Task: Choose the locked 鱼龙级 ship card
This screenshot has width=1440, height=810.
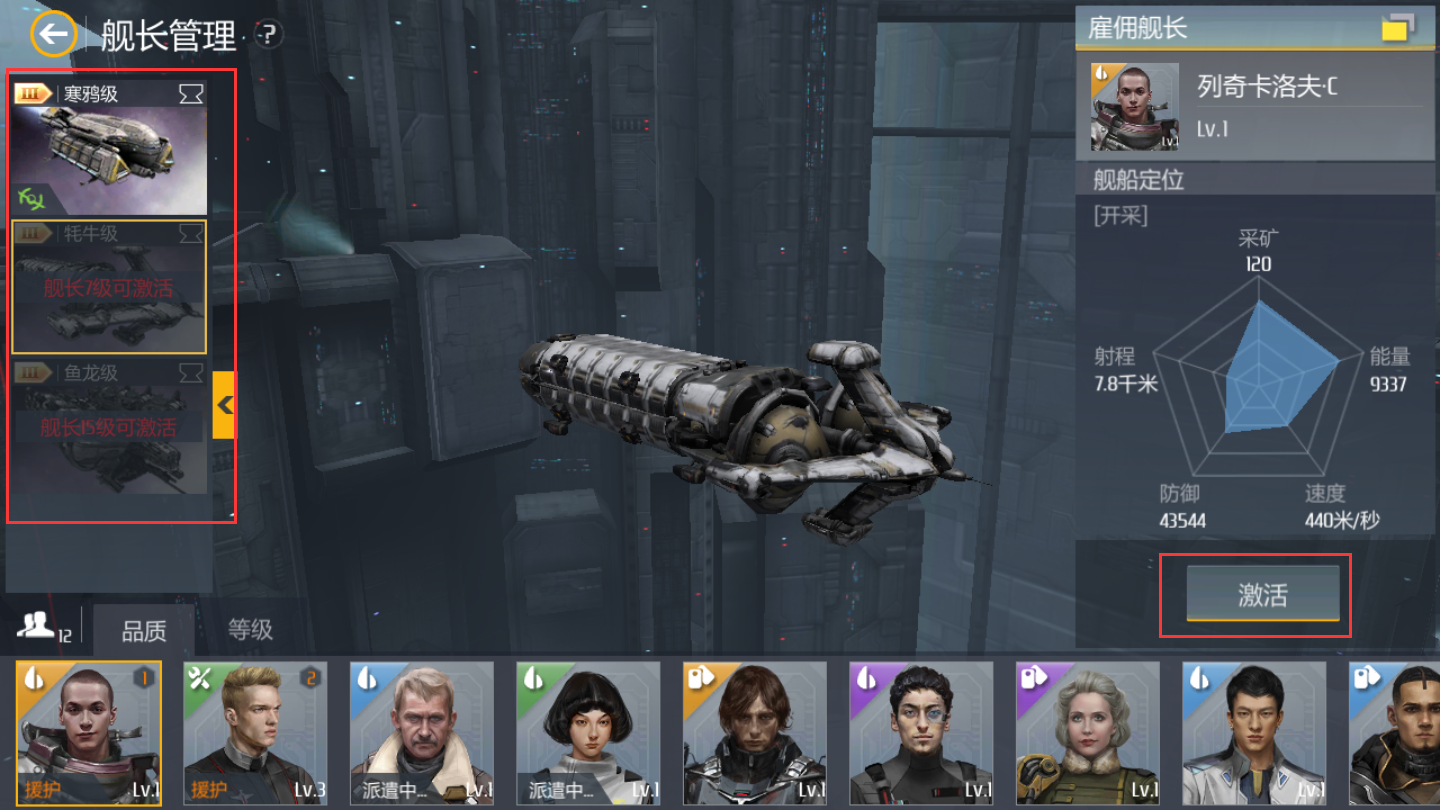Action: (x=110, y=427)
